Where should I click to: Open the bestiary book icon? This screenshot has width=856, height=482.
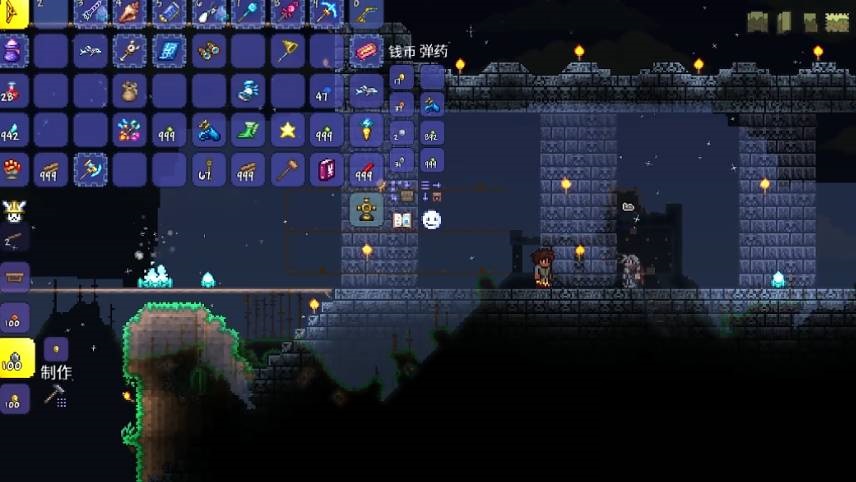402,219
